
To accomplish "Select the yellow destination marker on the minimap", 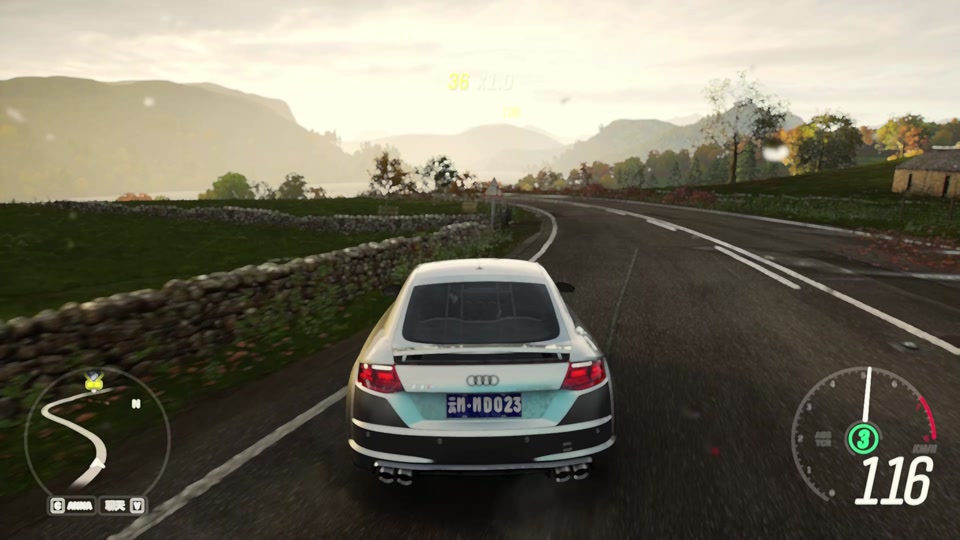I will 94,380.
